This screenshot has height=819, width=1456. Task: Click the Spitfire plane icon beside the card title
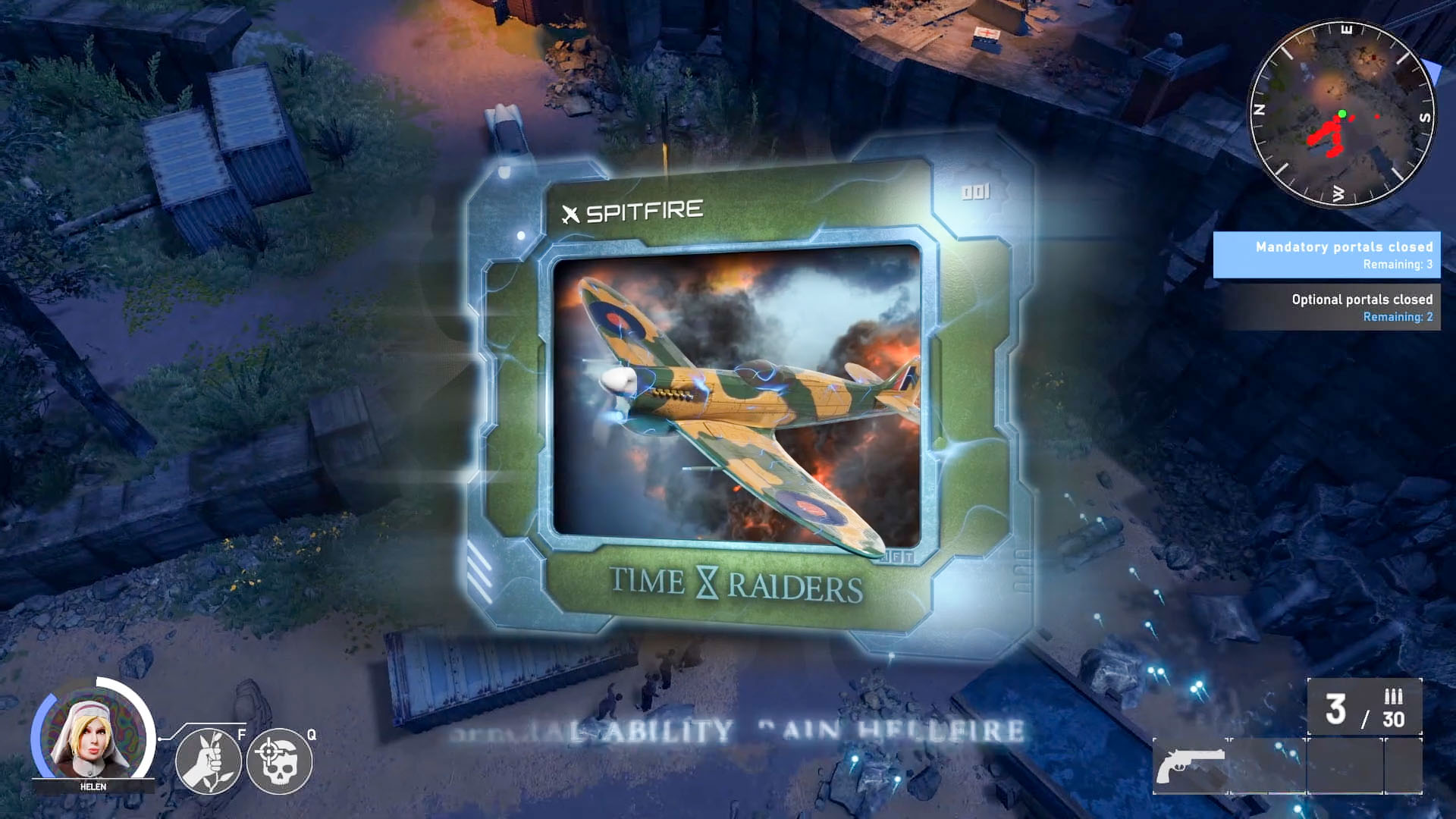(x=571, y=211)
